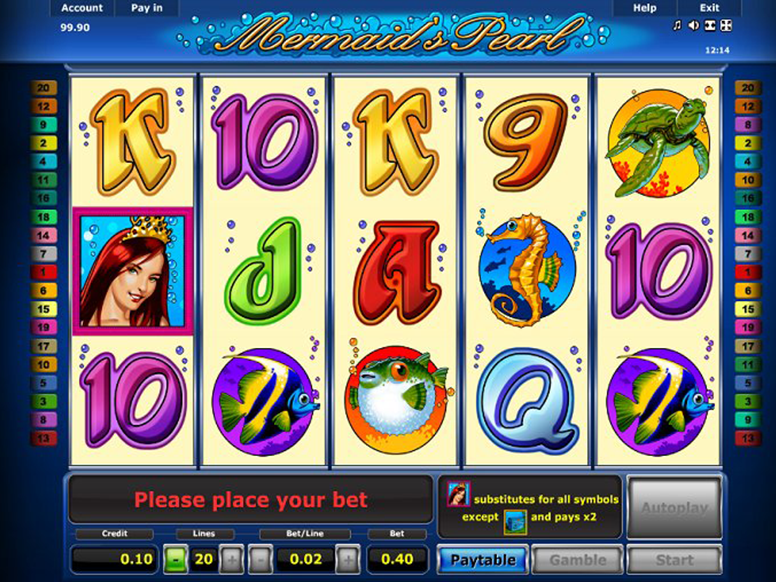Hit the Start button to spin
This screenshot has height=582, width=776.
coord(674,560)
